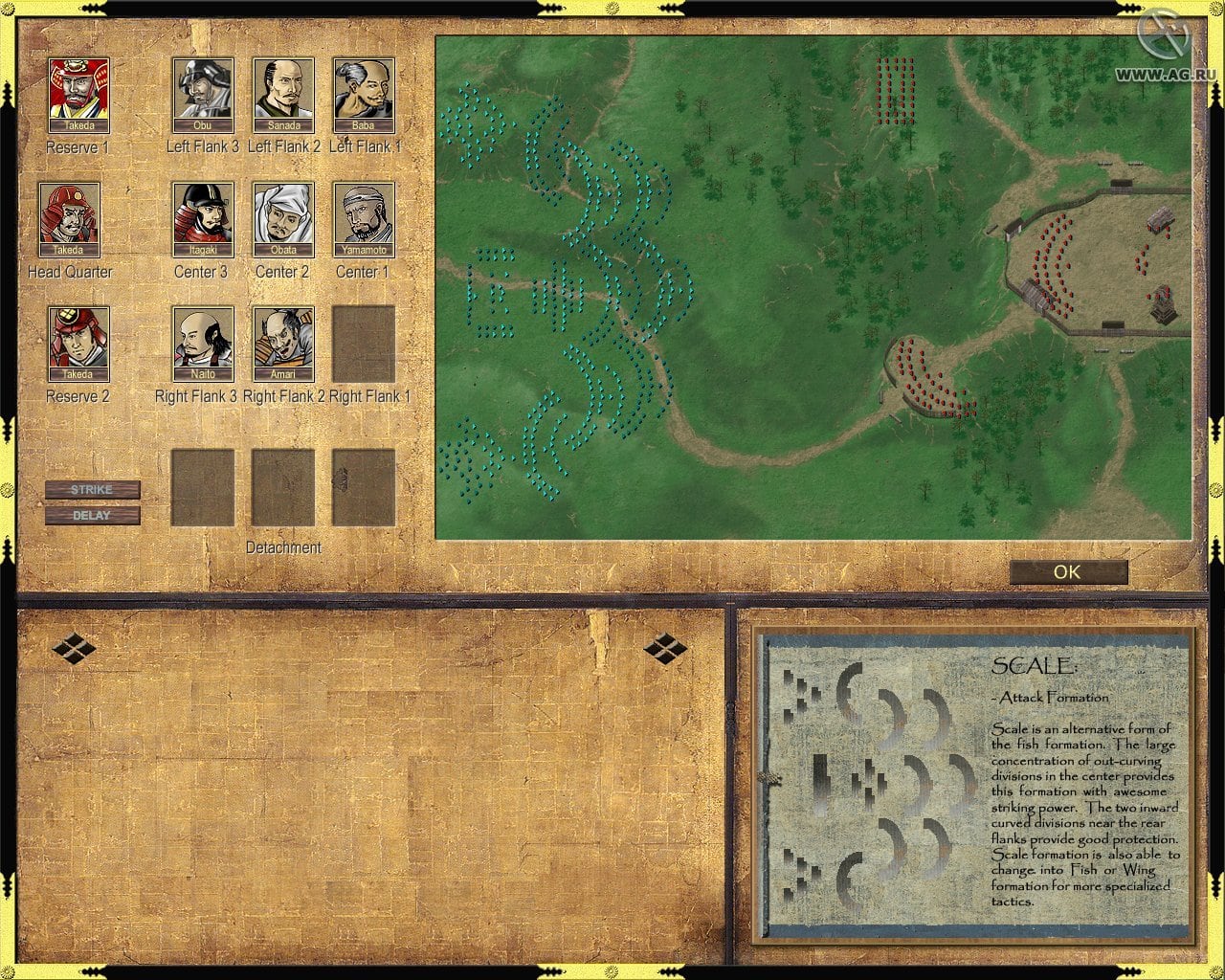Viewport: 1225px width, 980px height.
Task: Choose Baba's portrait in Left Flank 1
Action: [364, 94]
